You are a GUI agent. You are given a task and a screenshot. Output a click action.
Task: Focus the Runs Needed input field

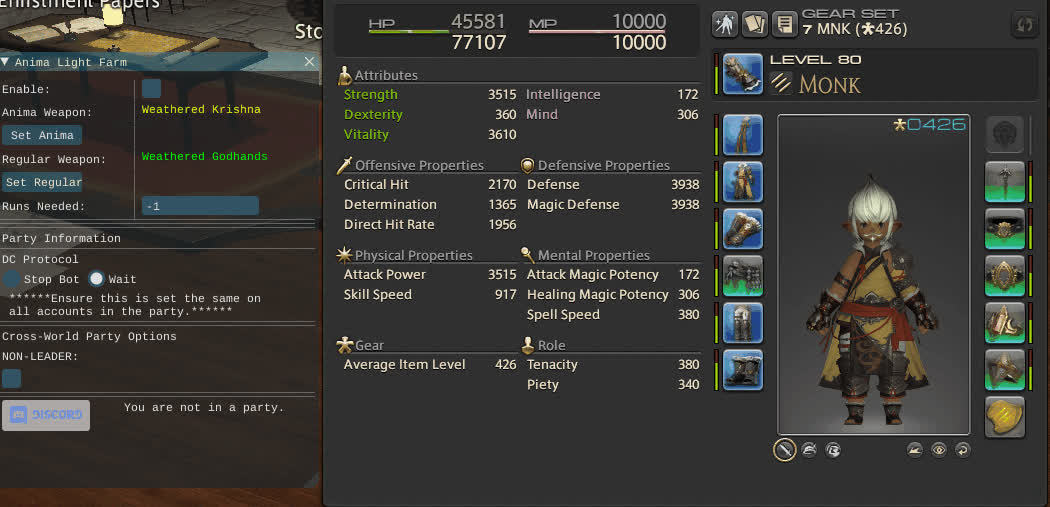200,206
